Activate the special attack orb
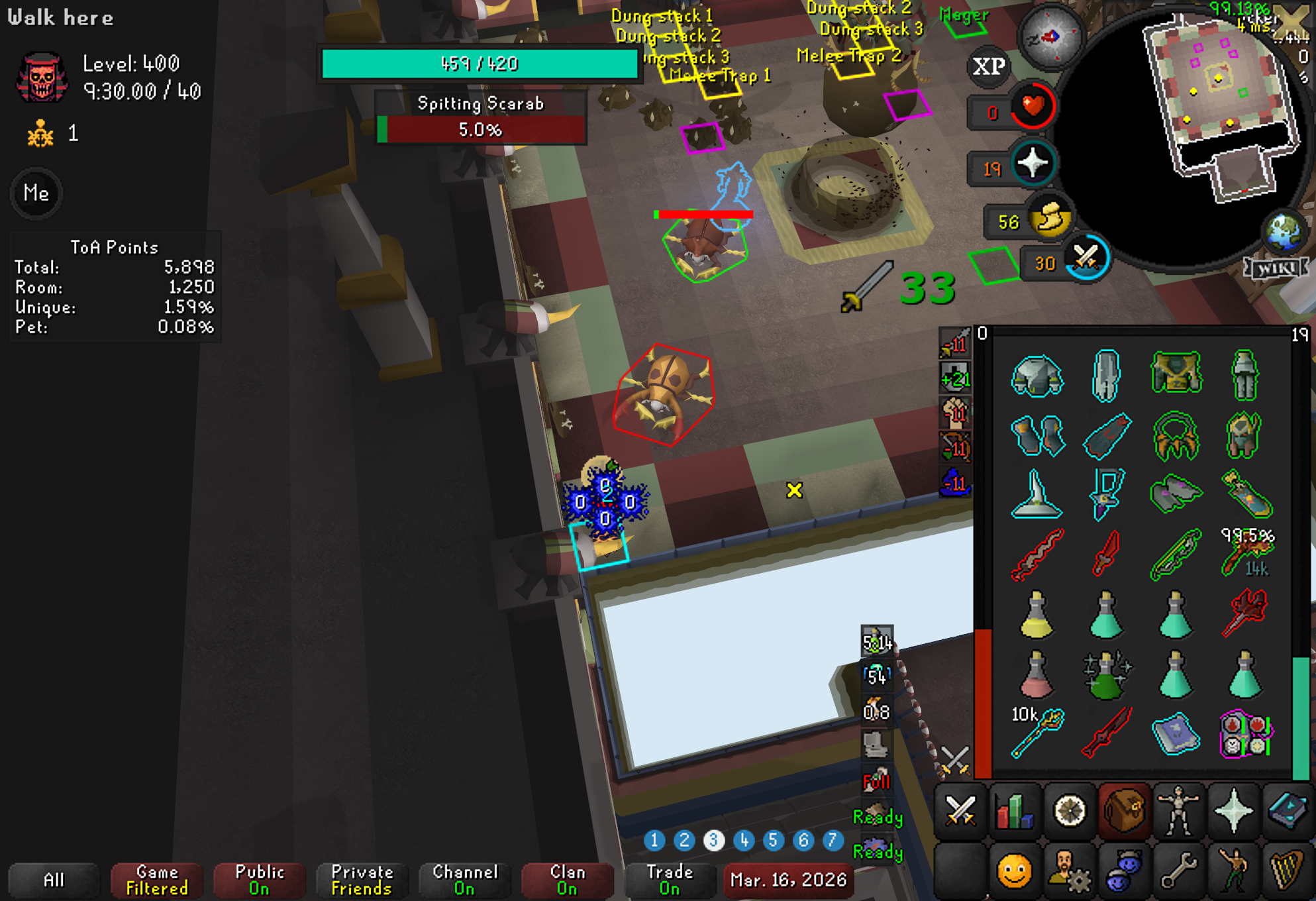Screen dimensions: 1316x901 click(1086, 260)
